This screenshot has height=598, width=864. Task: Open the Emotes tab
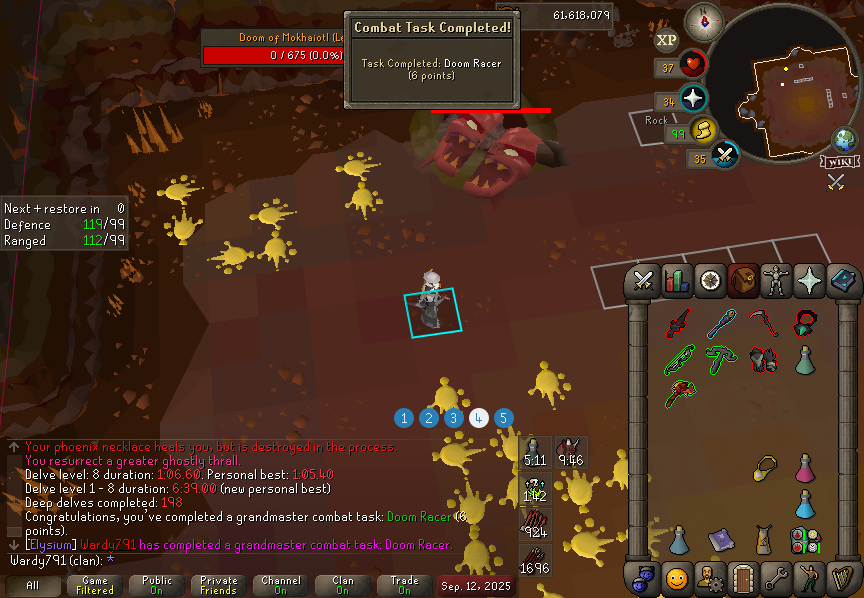807,578
